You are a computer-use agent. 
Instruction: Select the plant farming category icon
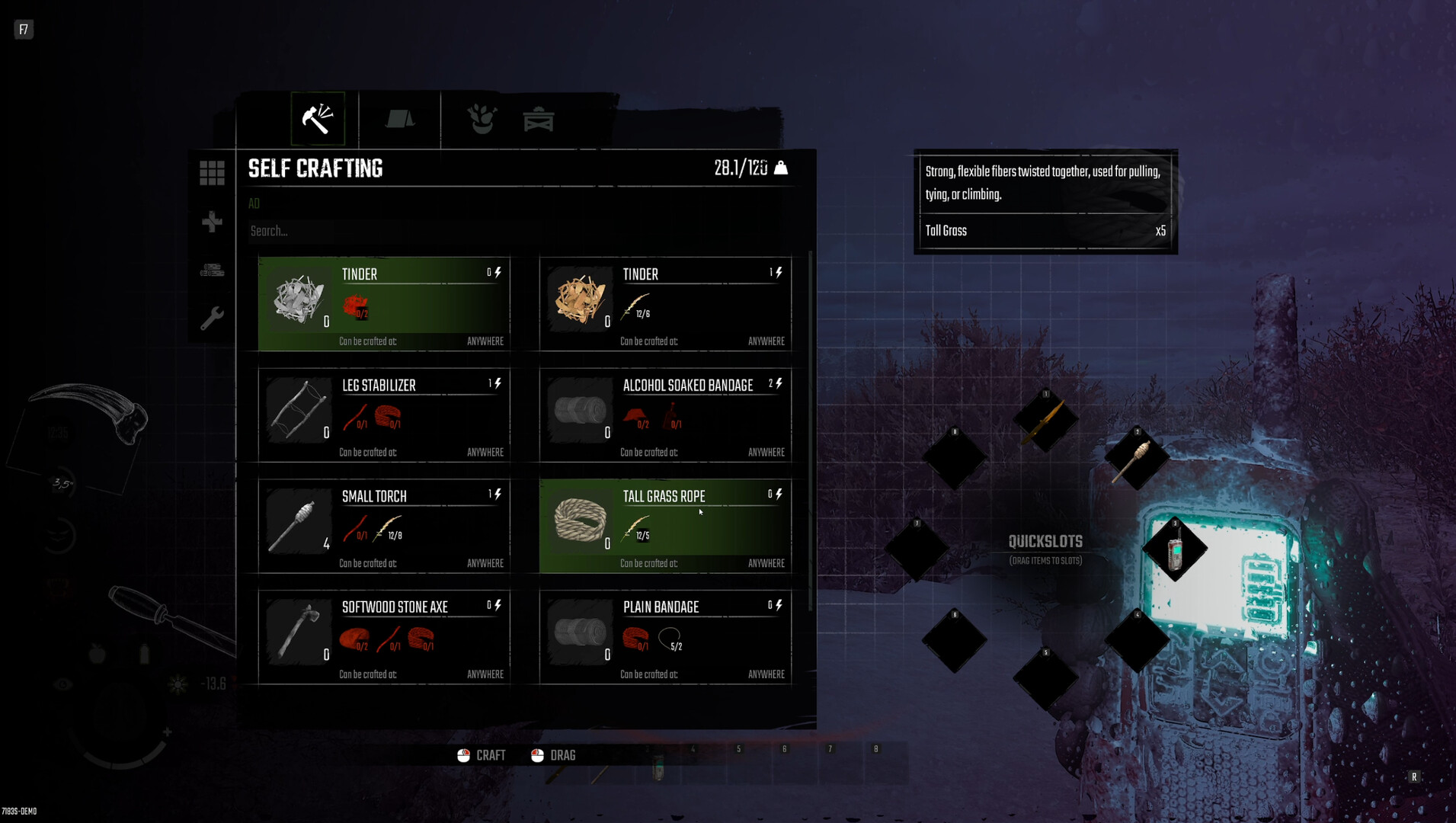tap(482, 118)
